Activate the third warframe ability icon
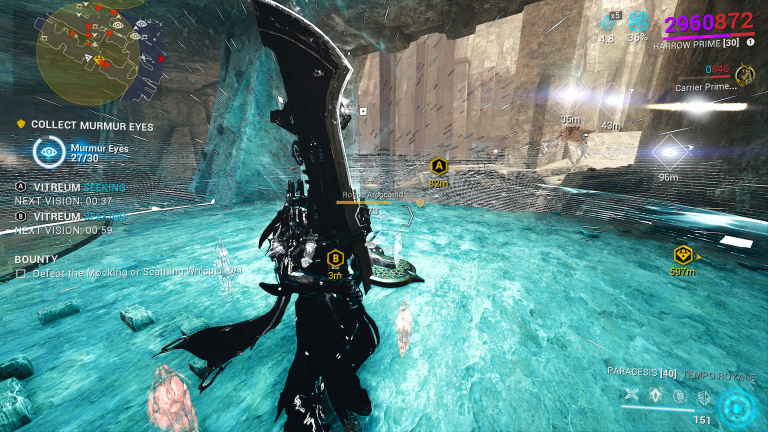 [680, 395]
